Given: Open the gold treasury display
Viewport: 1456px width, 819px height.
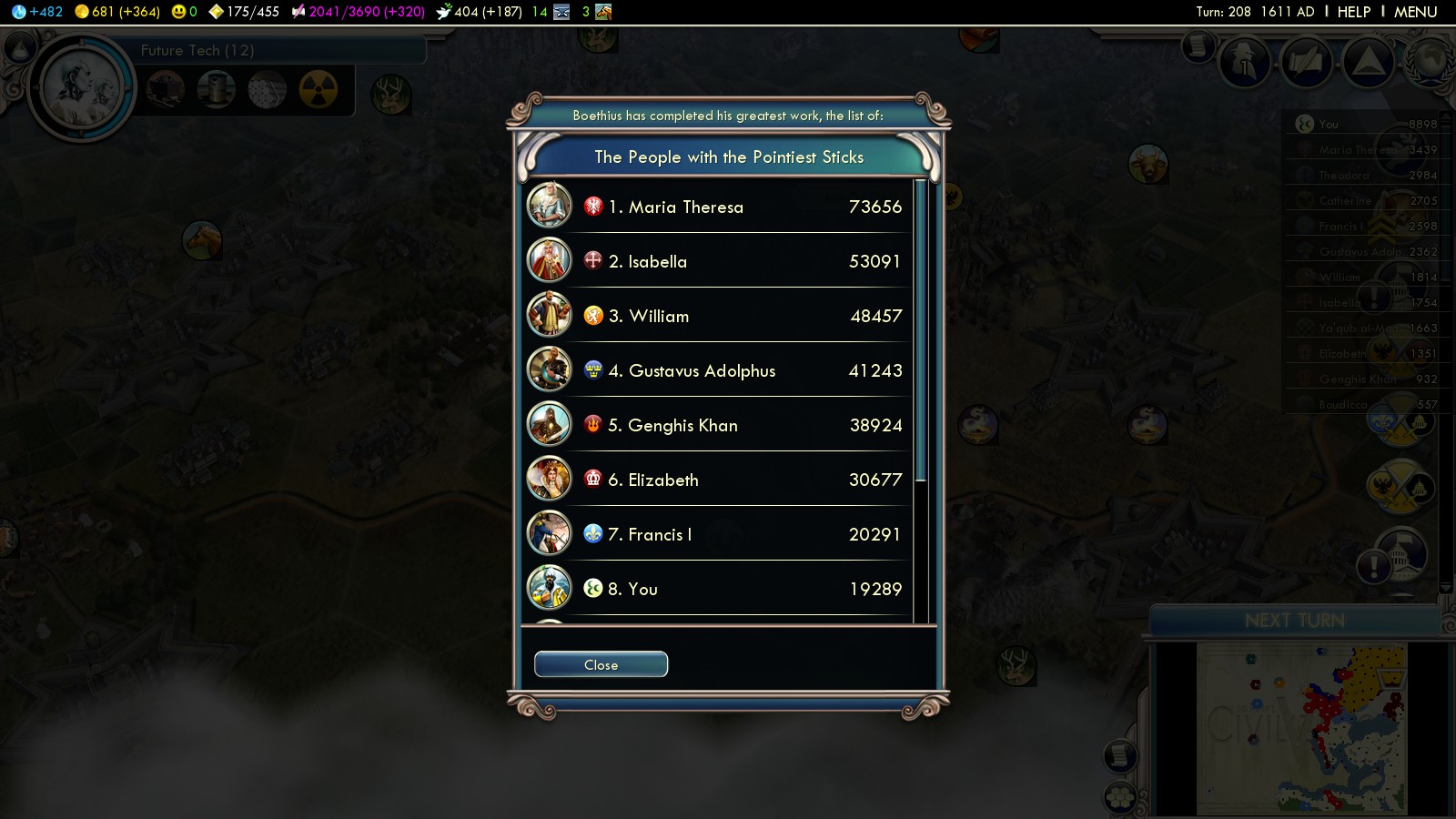Looking at the screenshot, I should pos(82,12).
